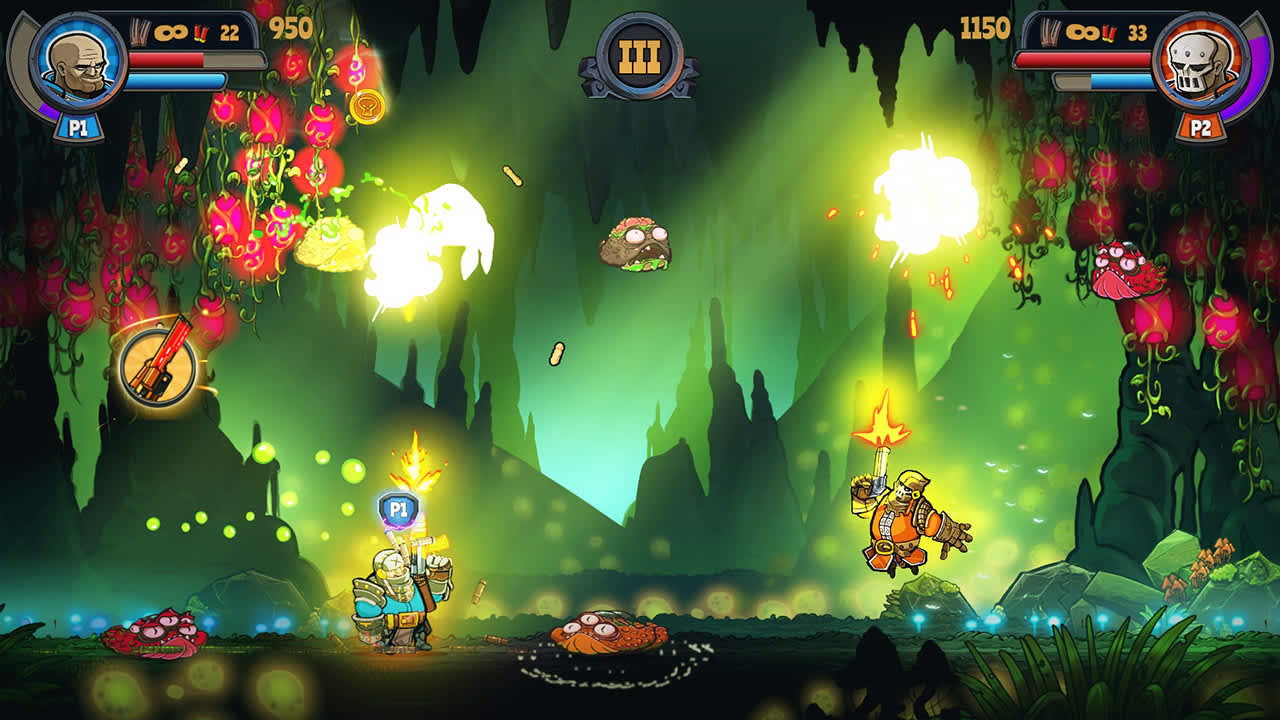Click the P1 badge above the left player
Viewport: 1280px width, 720px height.
coord(399,508)
